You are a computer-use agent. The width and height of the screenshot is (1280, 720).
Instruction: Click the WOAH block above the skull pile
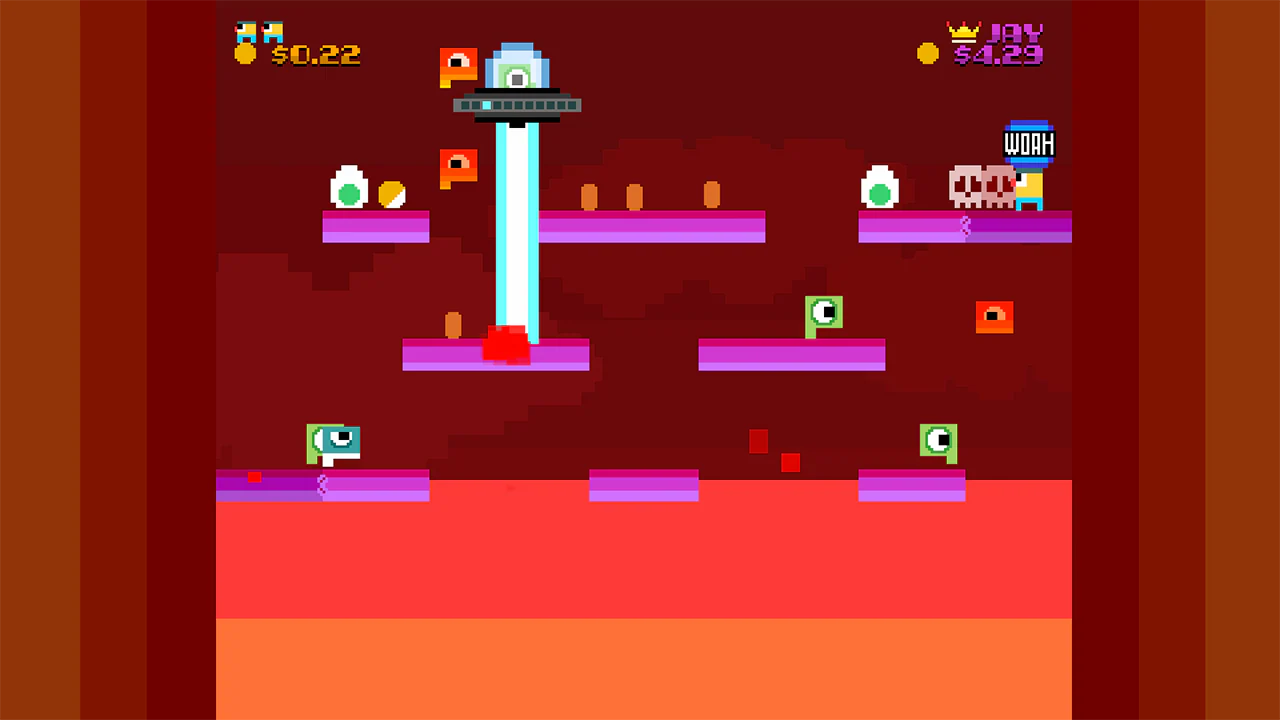[x=1029, y=144]
